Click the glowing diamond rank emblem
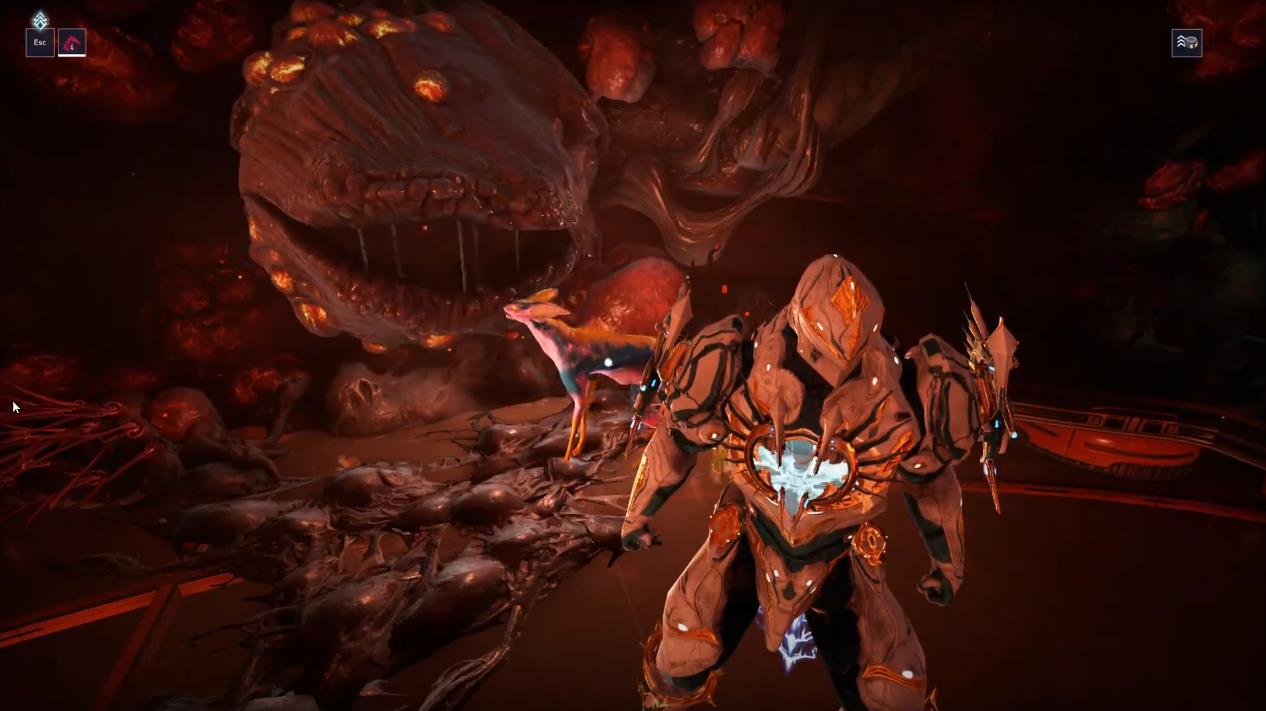The image size is (1266, 711). (40, 20)
